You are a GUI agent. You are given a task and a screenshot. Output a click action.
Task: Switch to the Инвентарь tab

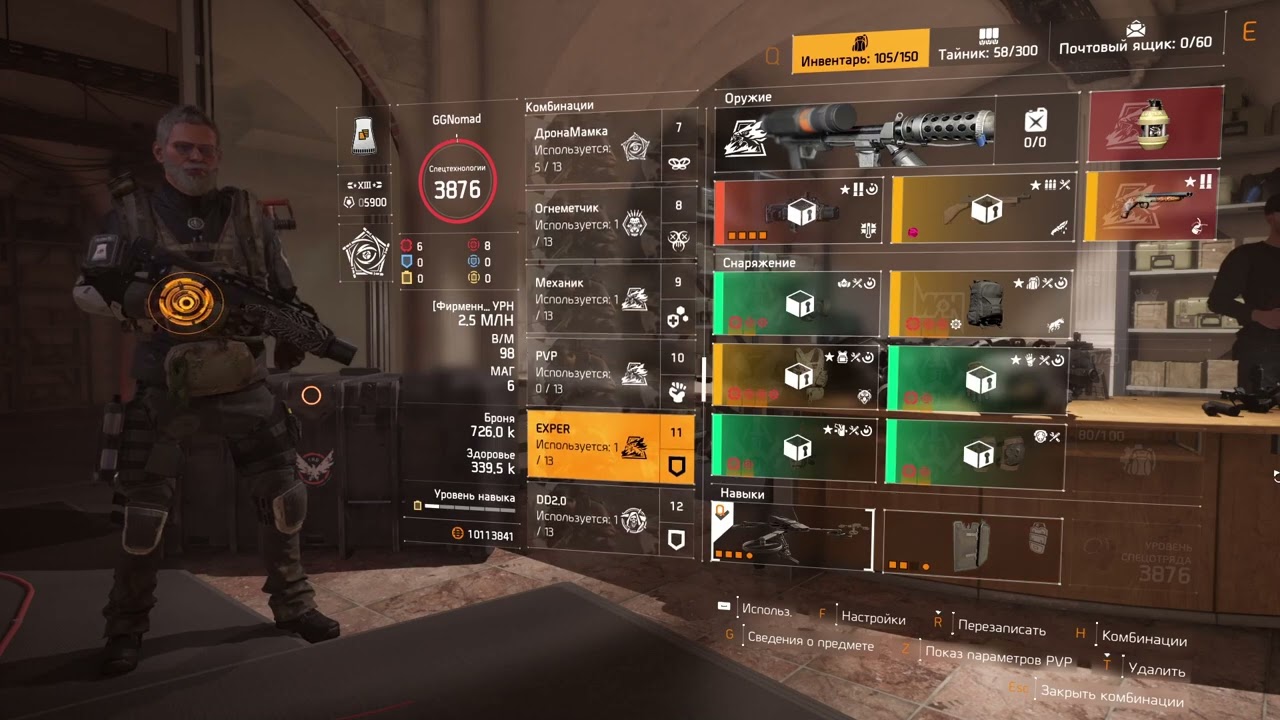(x=859, y=51)
